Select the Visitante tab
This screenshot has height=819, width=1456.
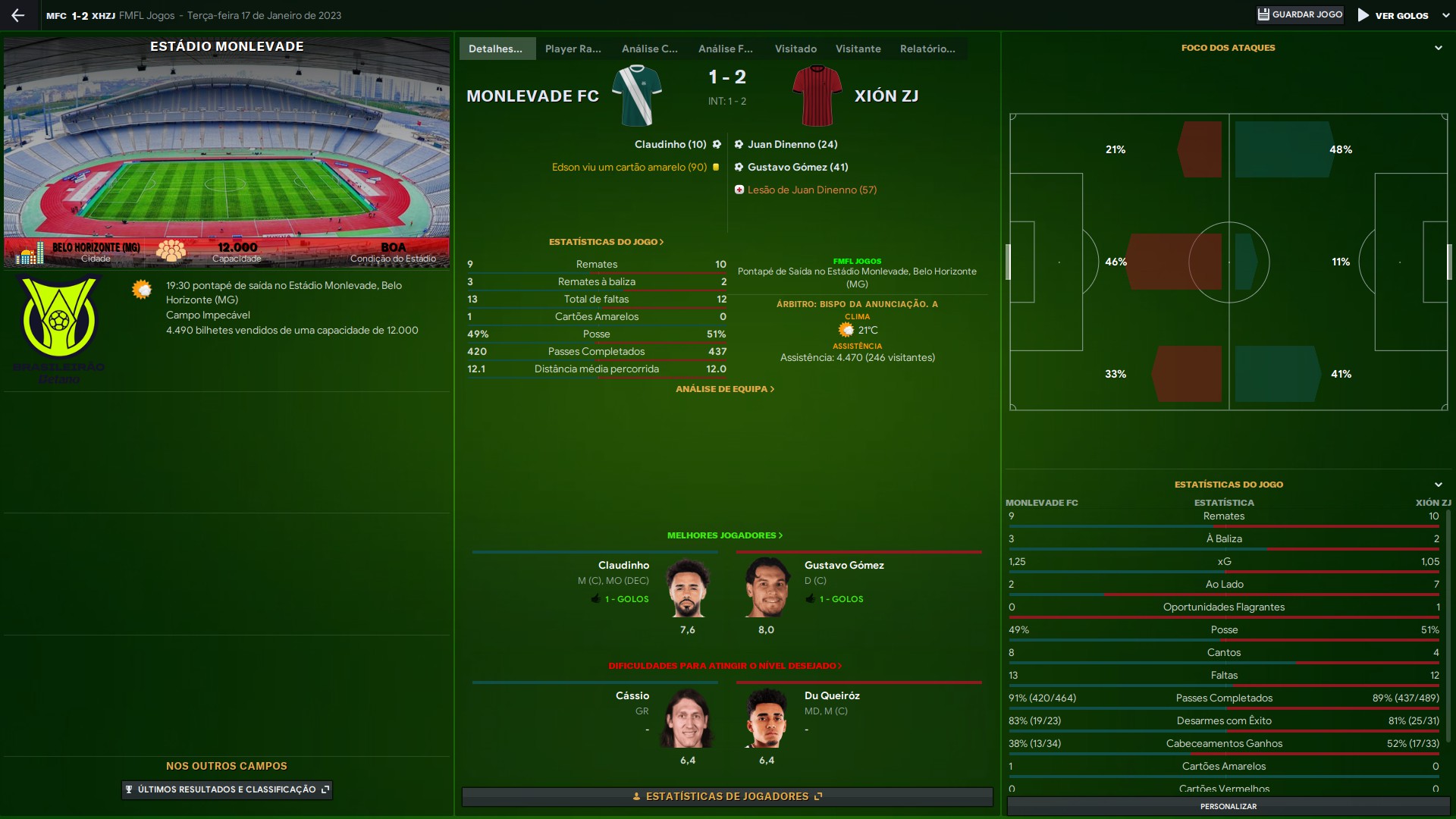(858, 49)
